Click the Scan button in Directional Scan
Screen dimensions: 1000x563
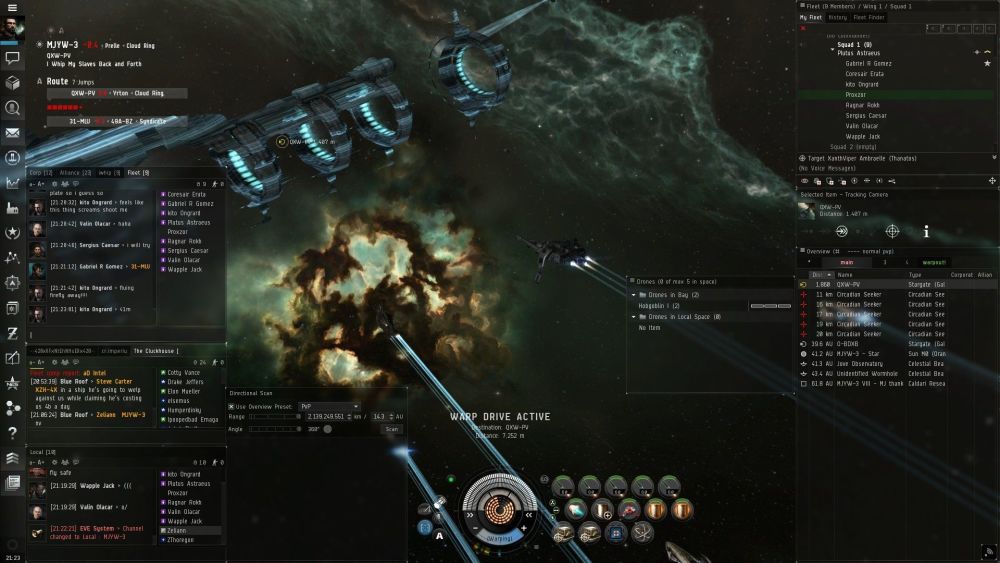pyautogui.click(x=391, y=429)
